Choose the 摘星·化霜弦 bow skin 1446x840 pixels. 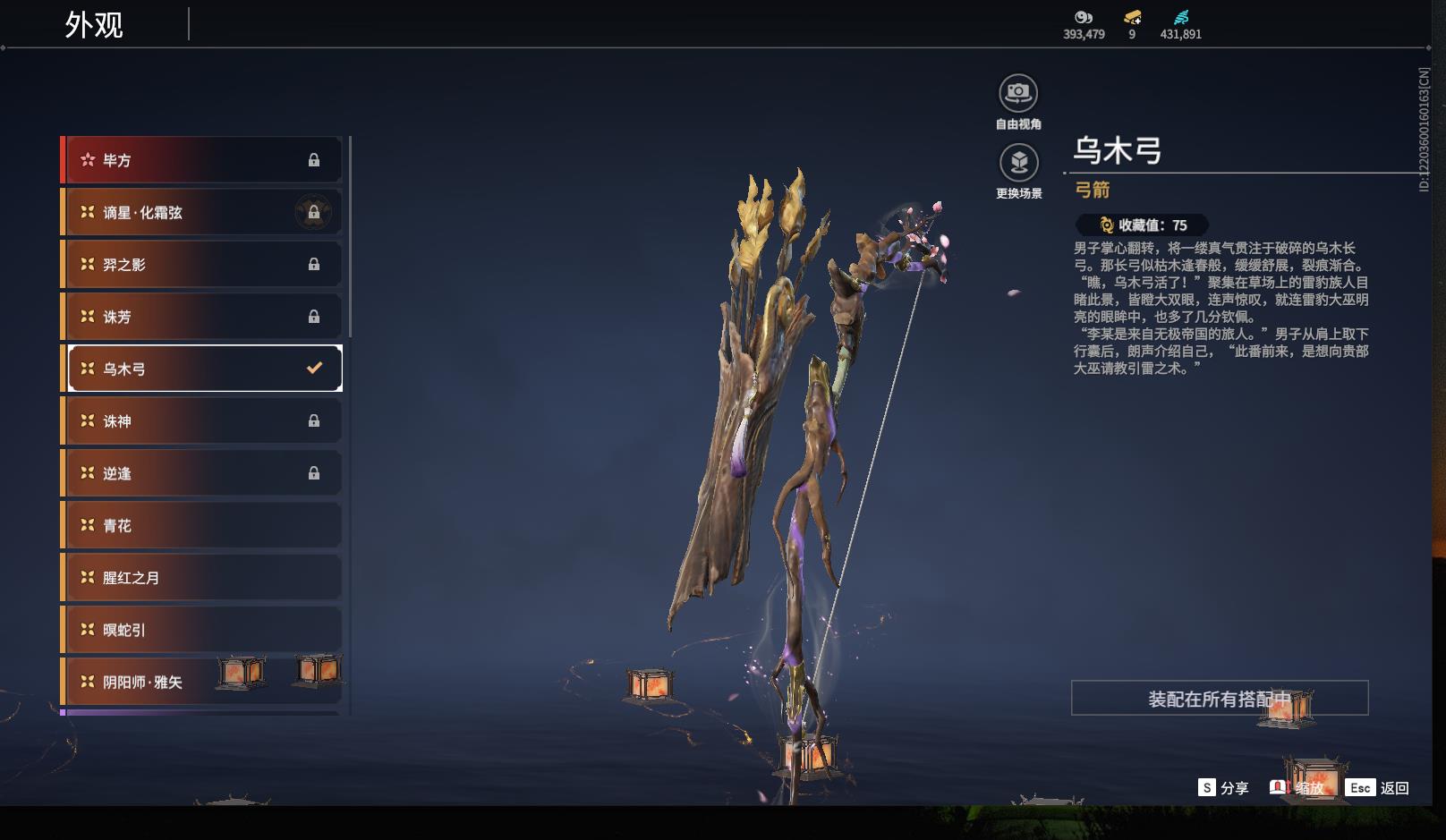[x=203, y=212]
